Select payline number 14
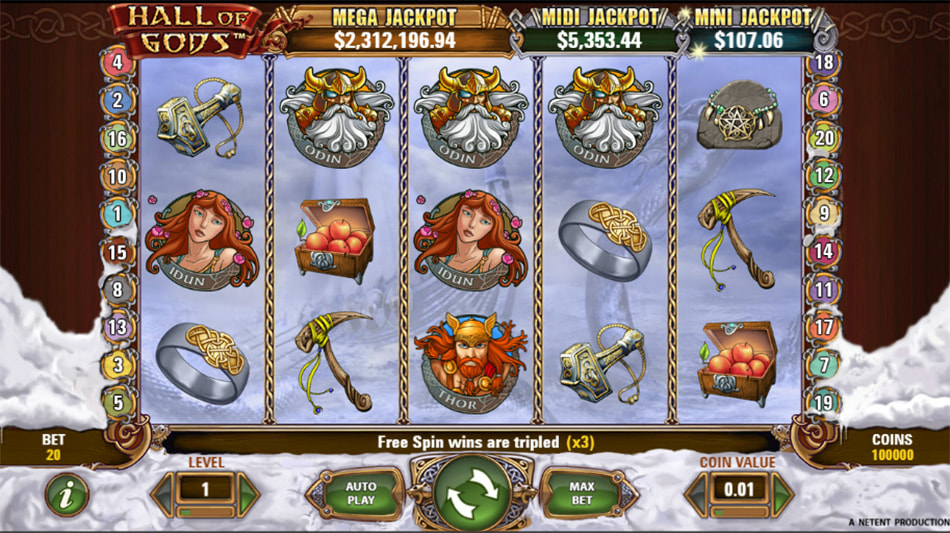 (825, 251)
